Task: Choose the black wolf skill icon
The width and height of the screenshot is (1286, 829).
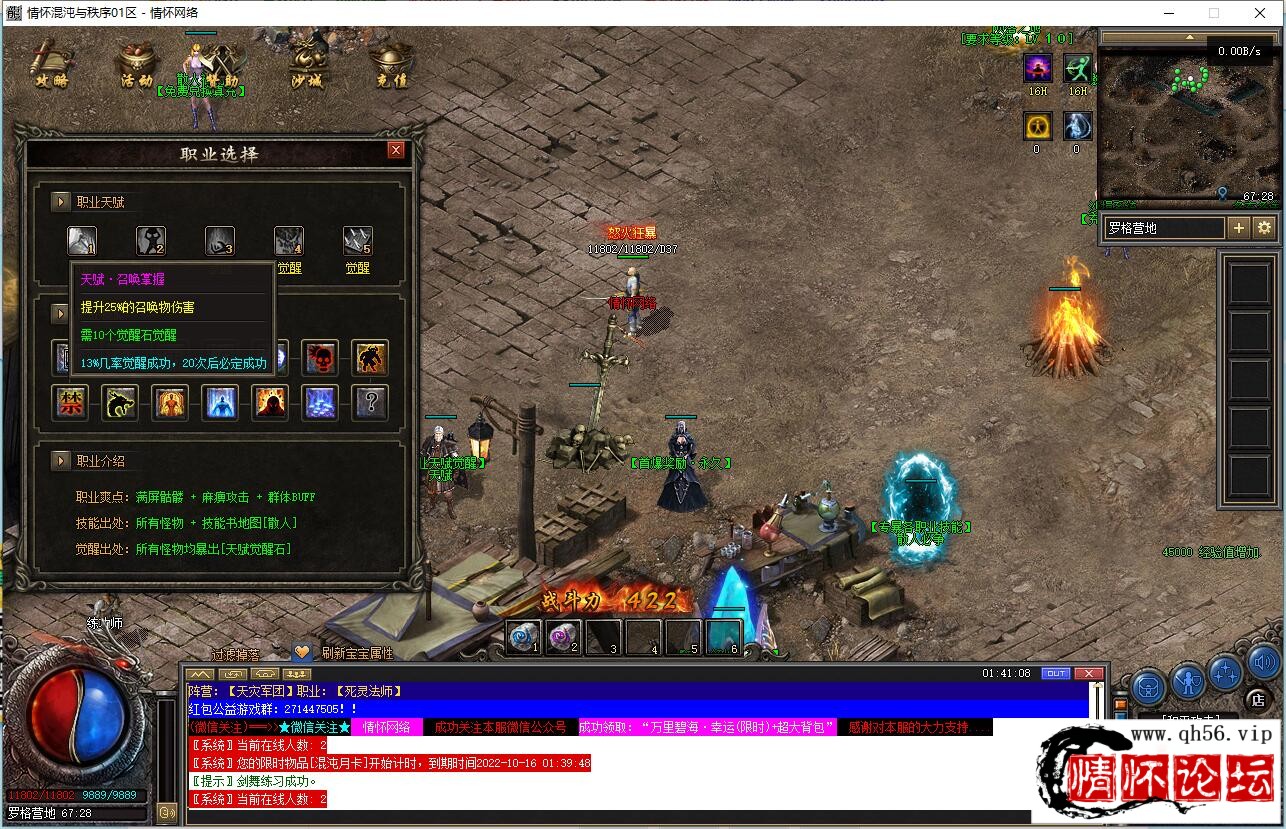Action: coord(120,402)
